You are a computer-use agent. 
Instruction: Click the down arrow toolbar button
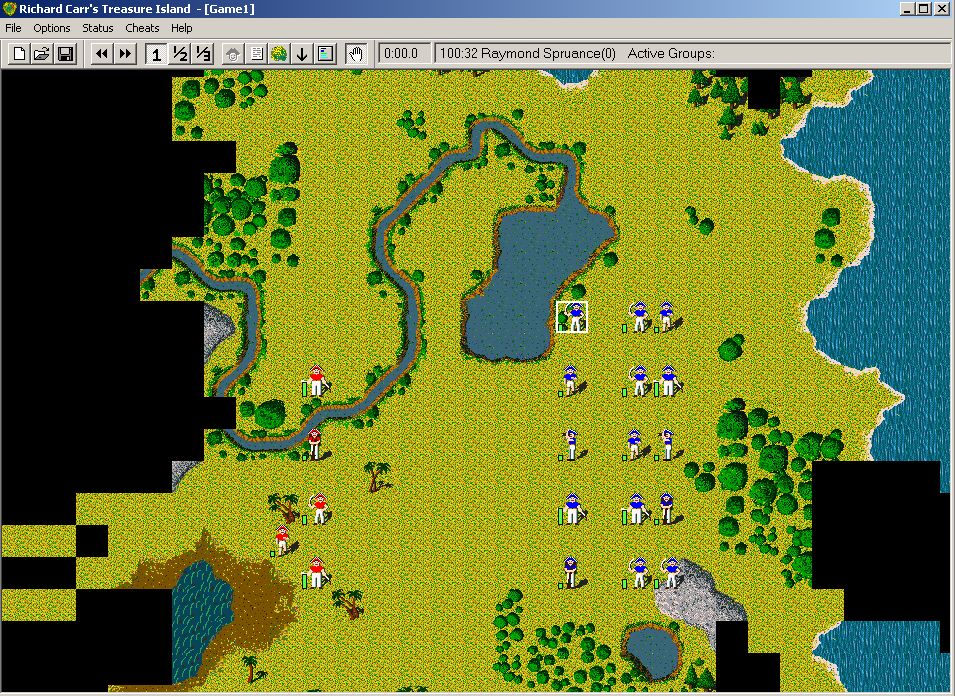pyautogui.click(x=302, y=54)
